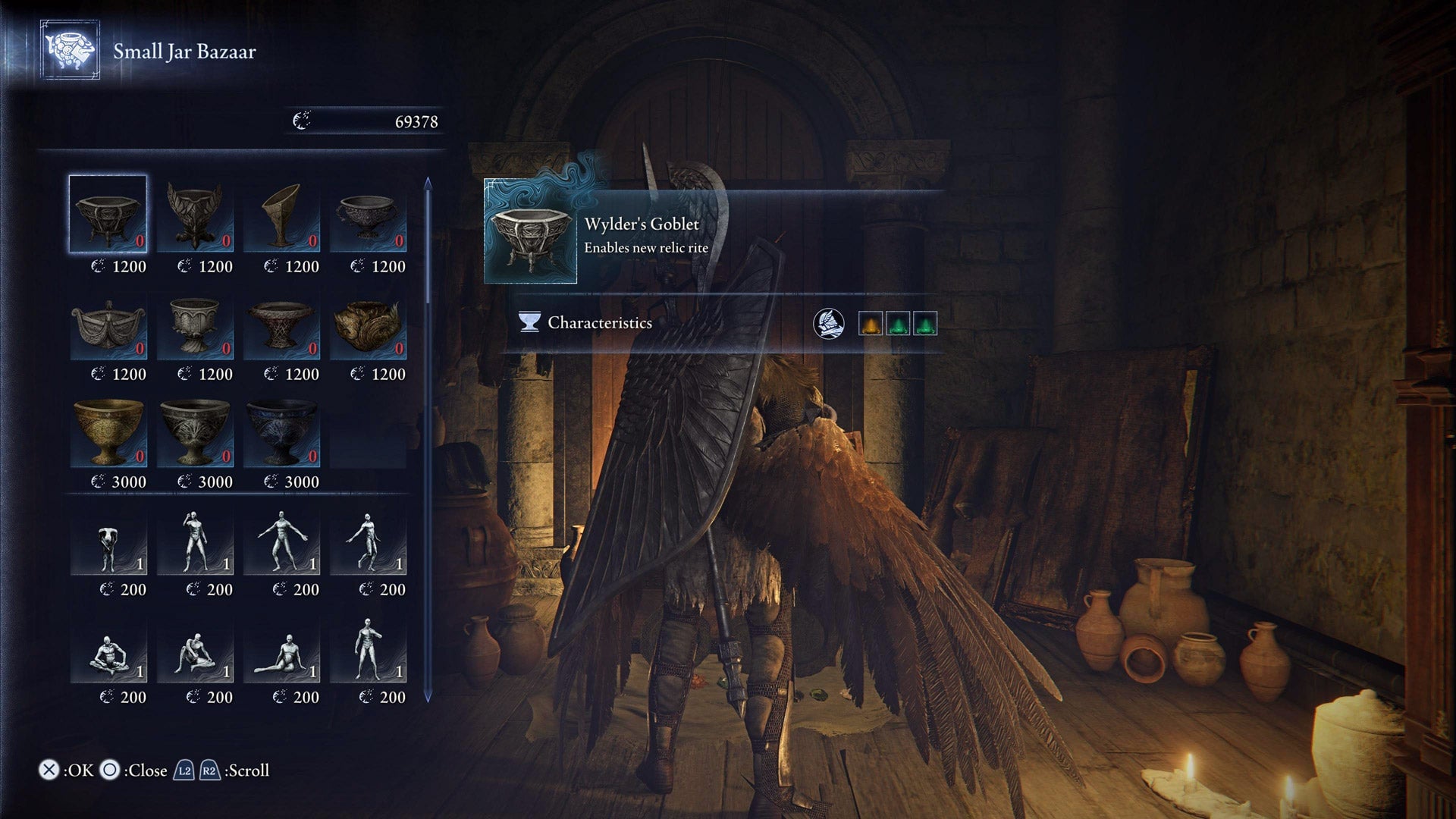Viewport: 1456px width, 819px height.
Task: Click the Small Jar Bazaar title
Action: (184, 53)
